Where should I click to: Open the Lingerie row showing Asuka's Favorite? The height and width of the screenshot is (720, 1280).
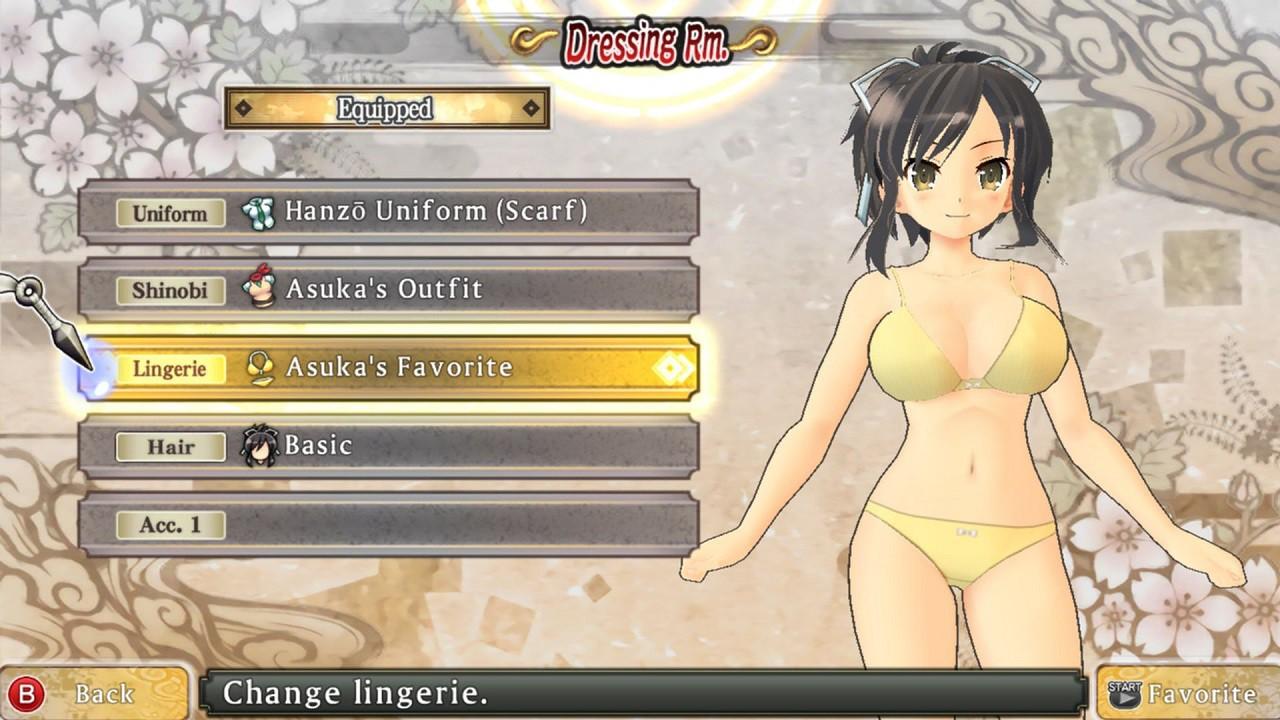[x=388, y=368]
